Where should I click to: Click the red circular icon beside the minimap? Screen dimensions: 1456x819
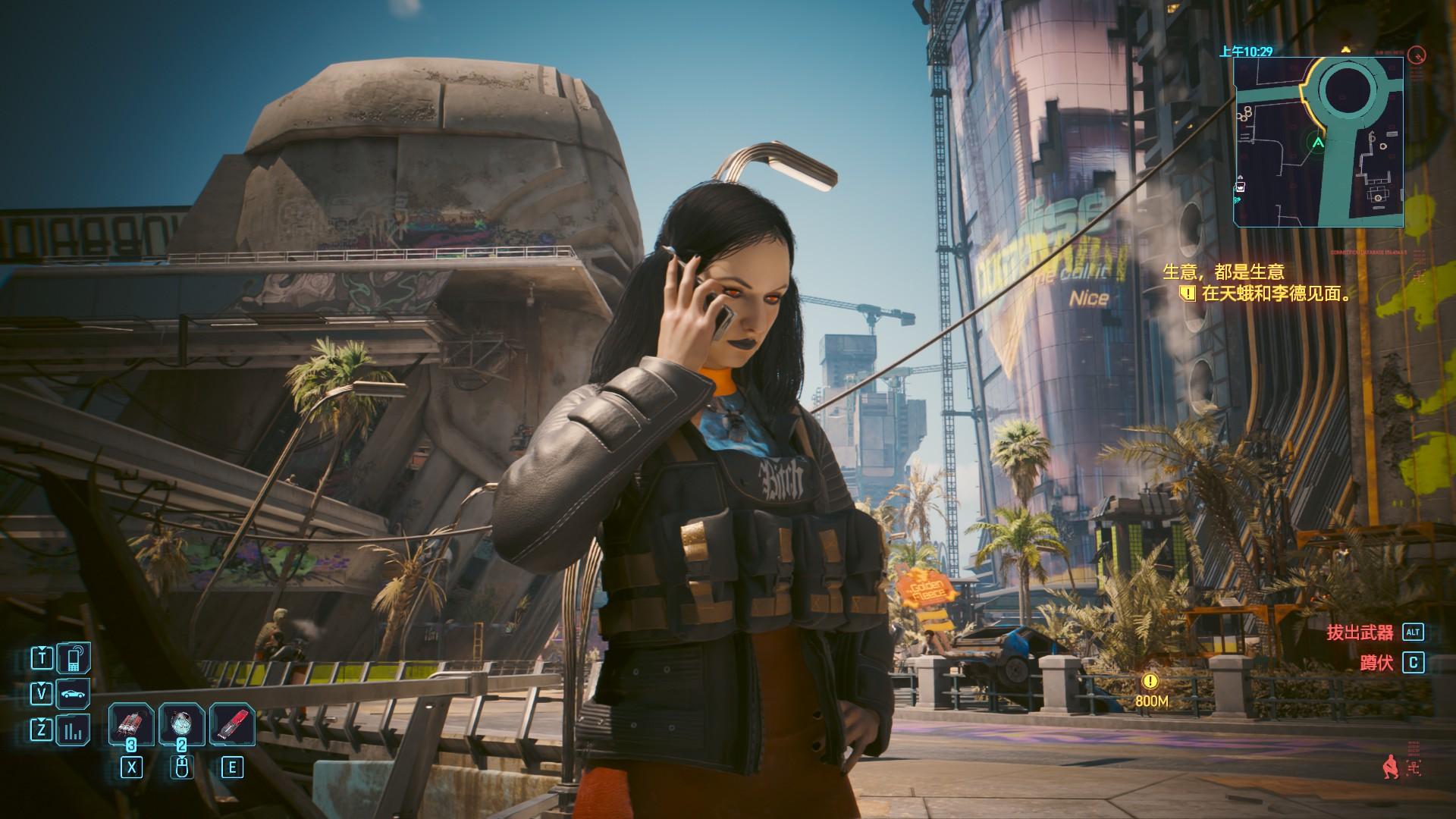click(1416, 55)
